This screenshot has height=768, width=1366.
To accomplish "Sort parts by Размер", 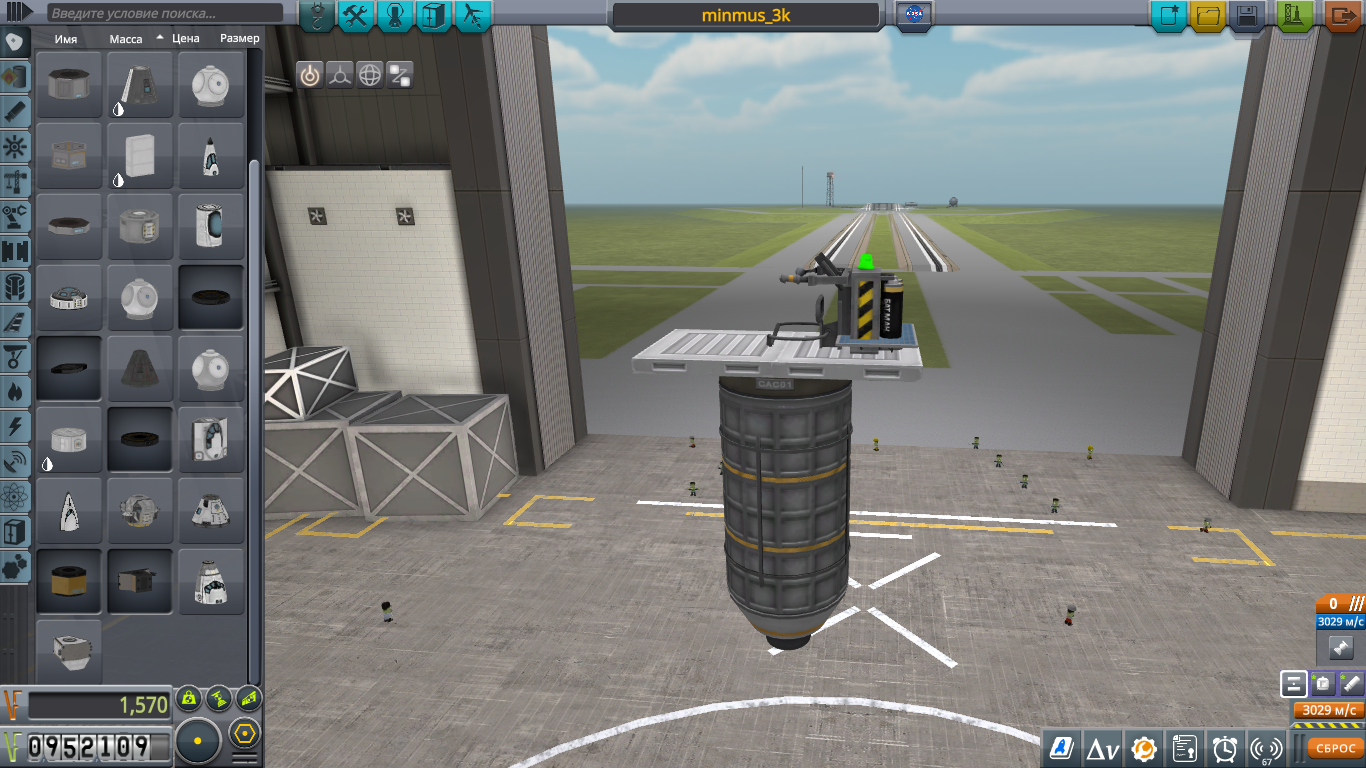I will point(239,38).
